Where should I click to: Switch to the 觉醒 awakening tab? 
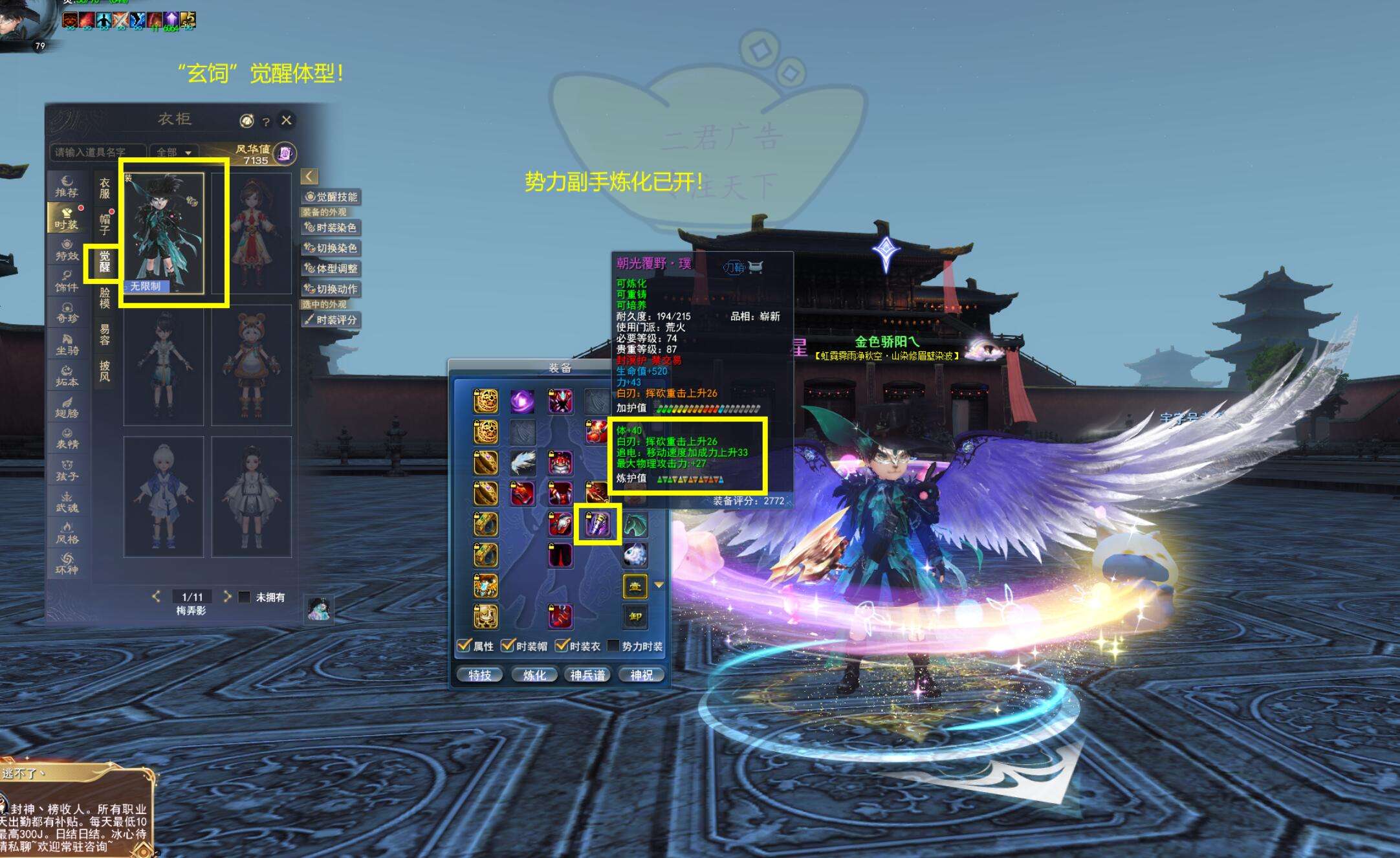104,262
